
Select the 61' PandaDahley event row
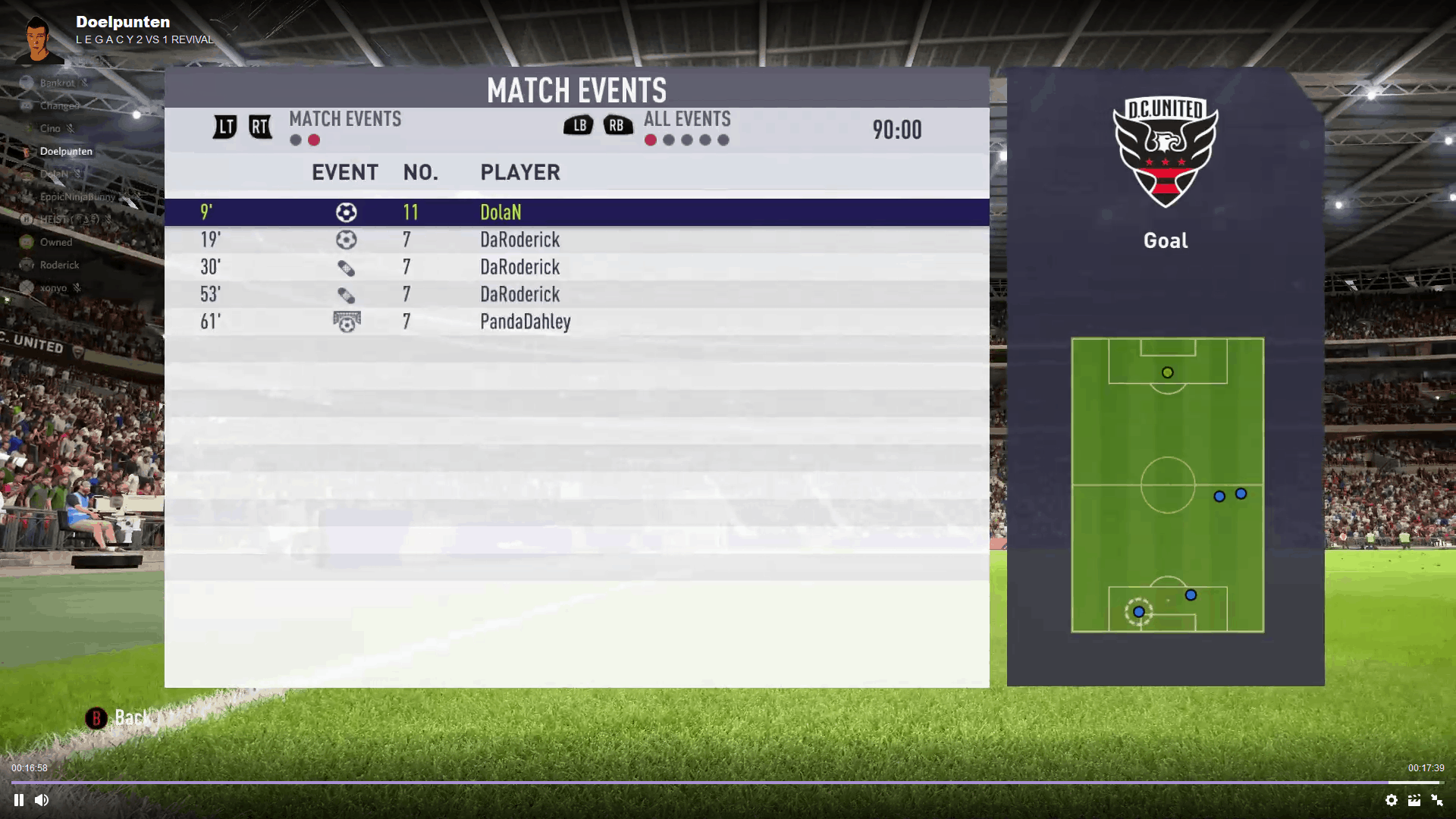[576, 322]
